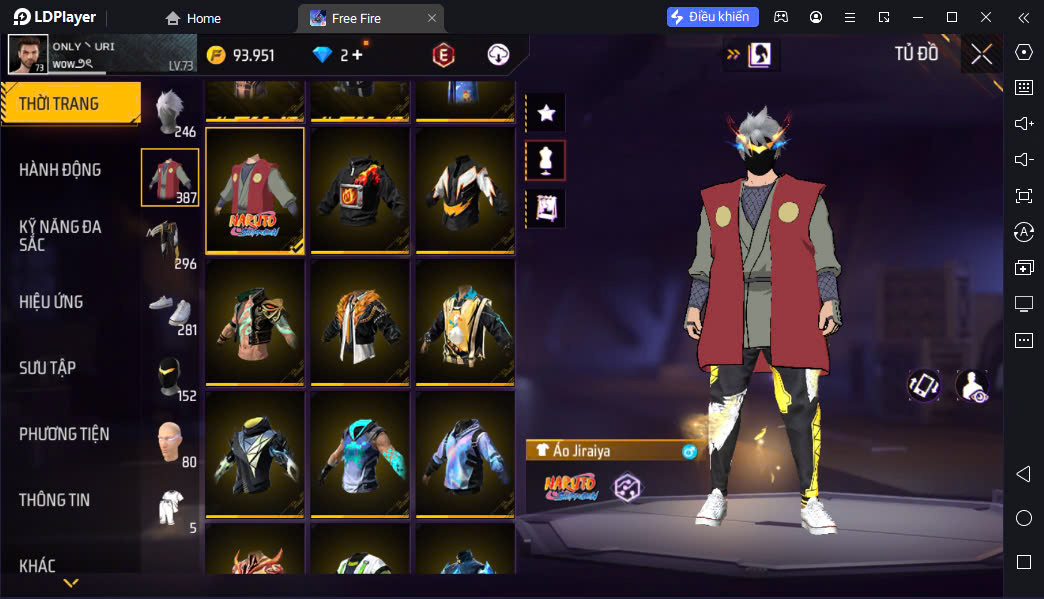Switch to the LDPlayer Home tab
The width and height of the screenshot is (1044, 599).
pyautogui.click(x=193, y=18)
